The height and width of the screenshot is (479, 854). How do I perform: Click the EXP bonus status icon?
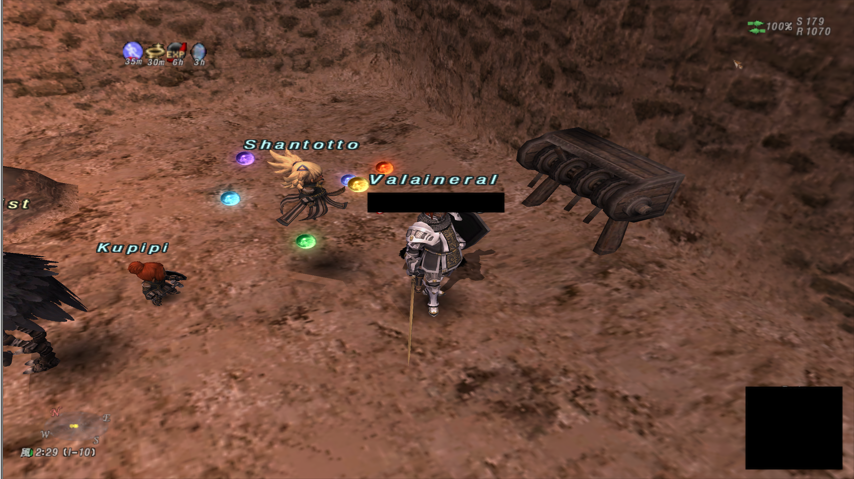tap(177, 51)
